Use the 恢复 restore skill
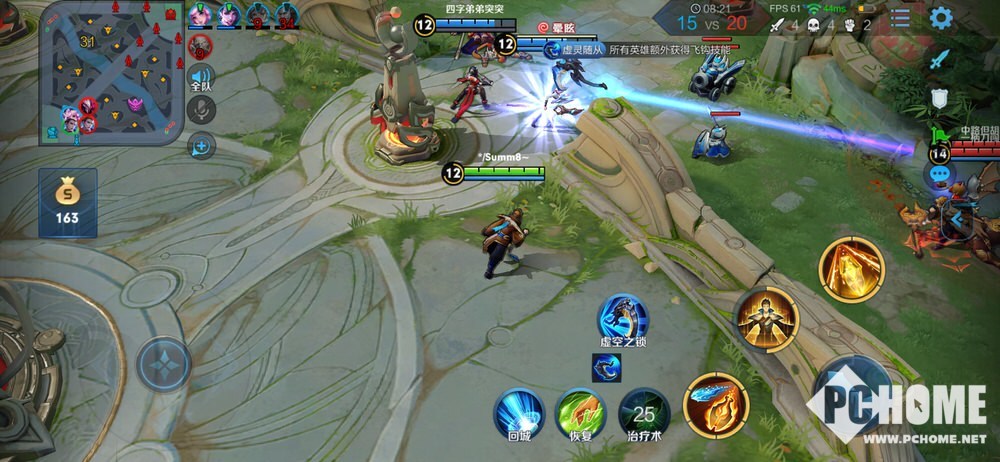1000x462 pixels. tap(581, 413)
